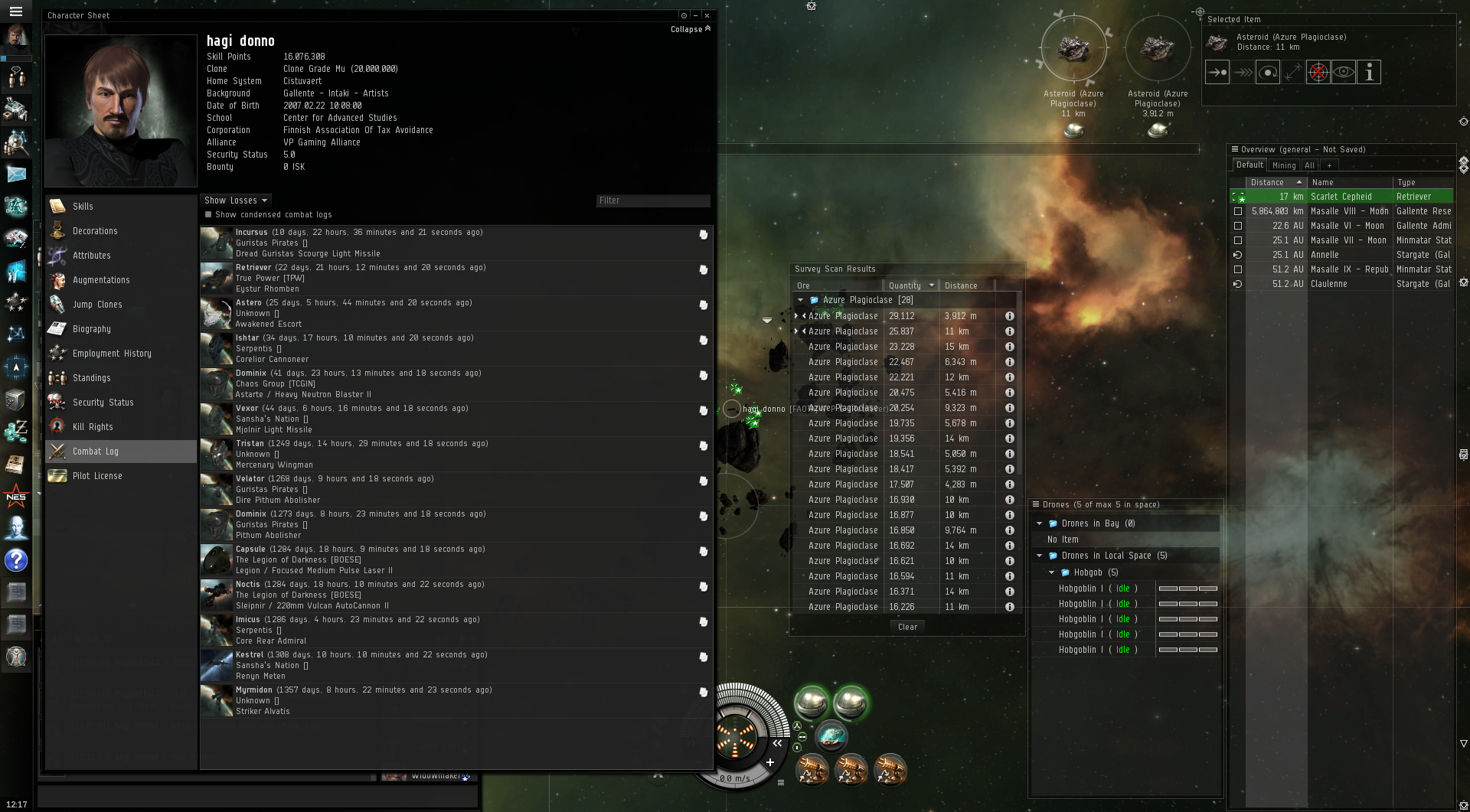Select Jump Clones entry
1470x812 pixels.
tap(97, 305)
